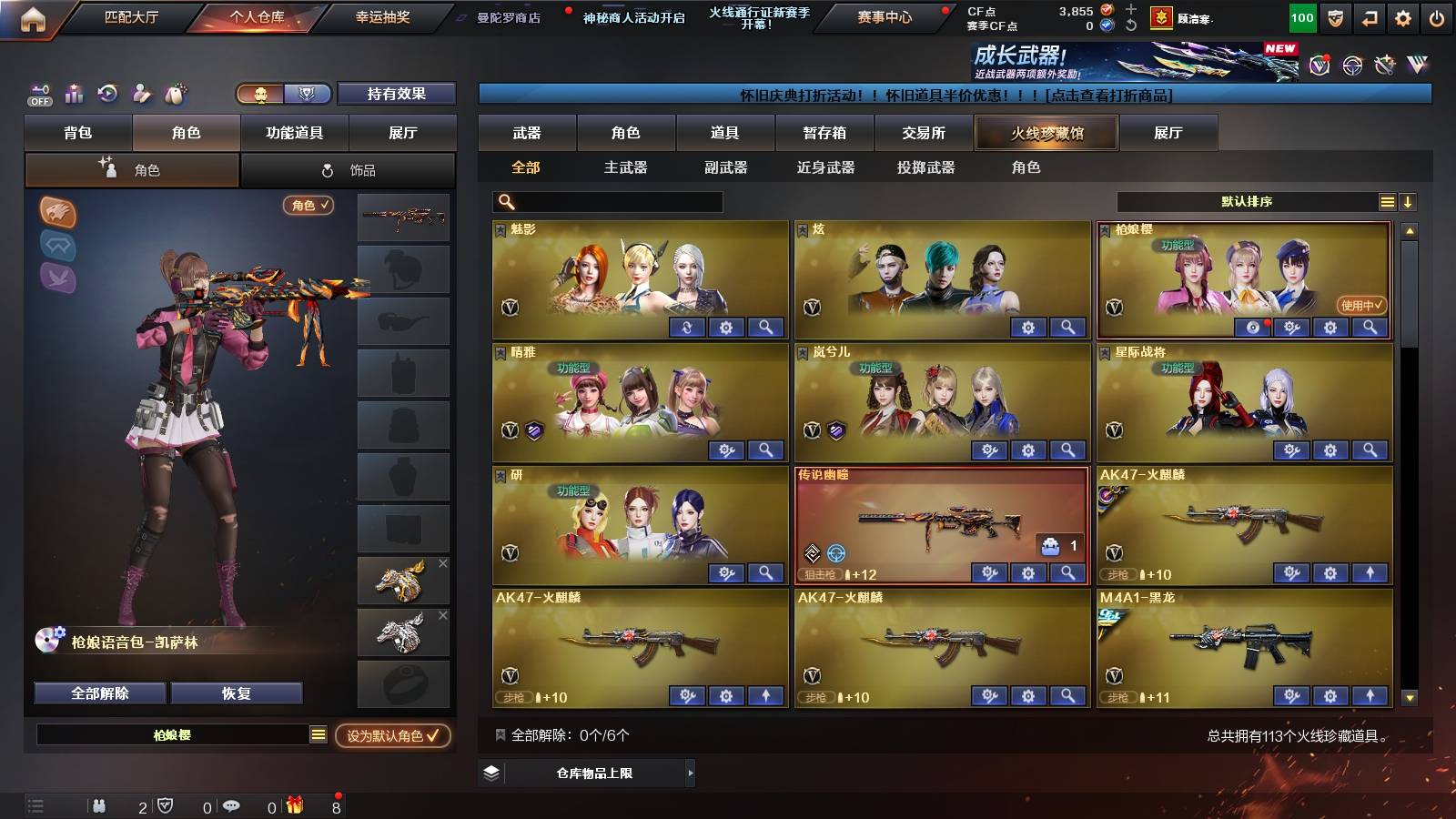Click the replay/restore history icon above left panel
The height and width of the screenshot is (819, 1456).
pos(107,94)
